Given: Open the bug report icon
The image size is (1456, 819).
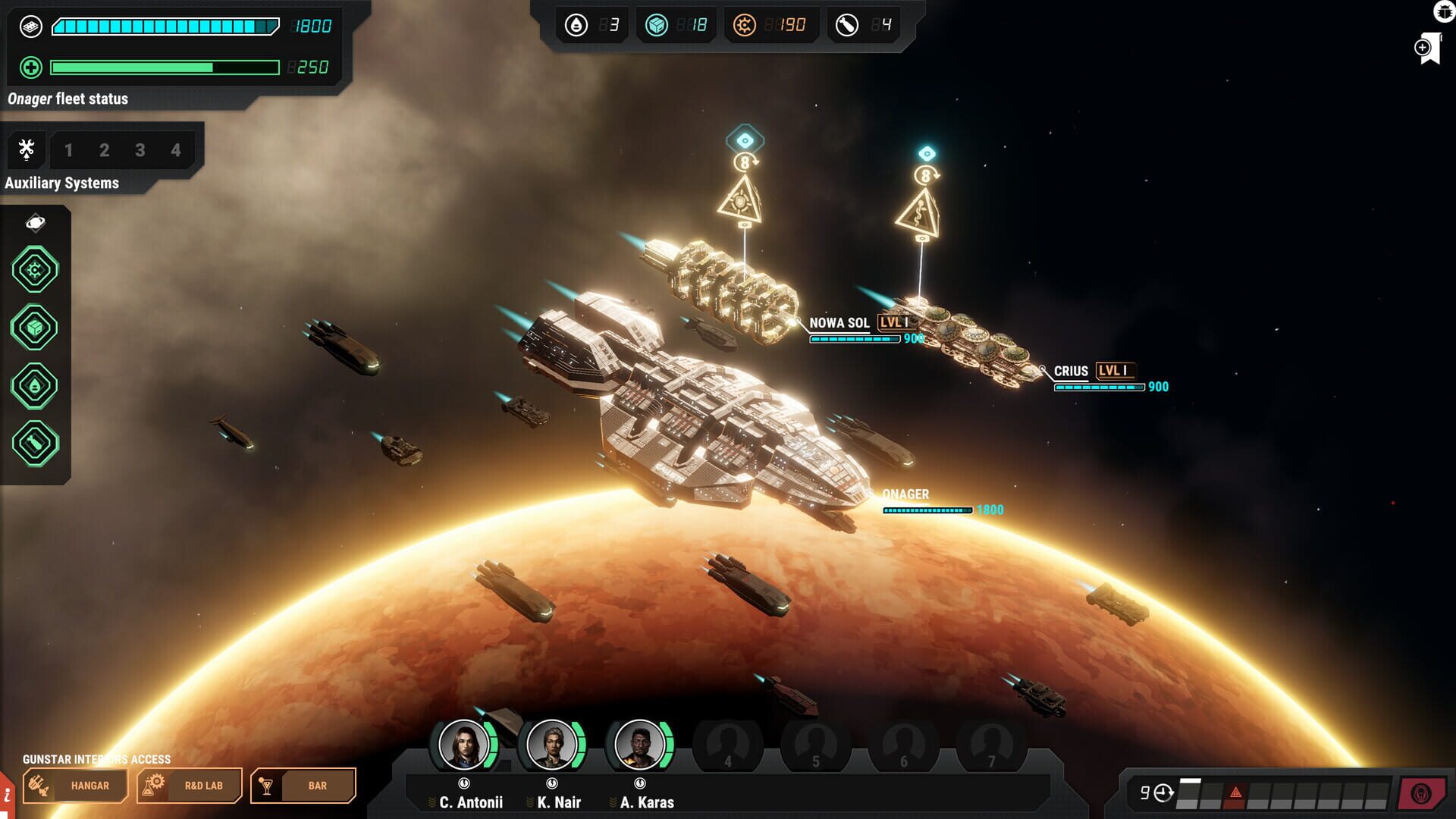Looking at the screenshot, I should click(x=1444, y=11).
